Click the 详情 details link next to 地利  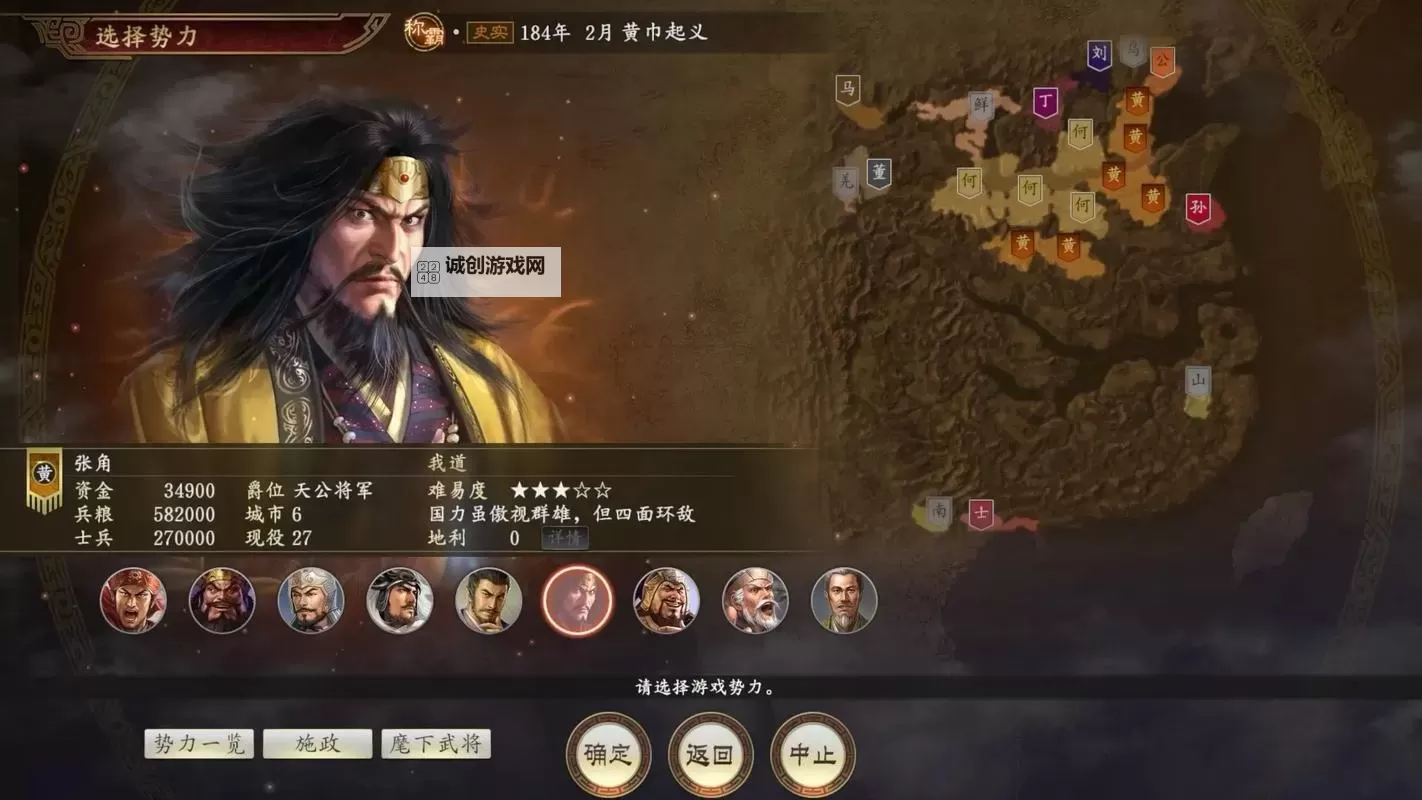coord(567,538)
